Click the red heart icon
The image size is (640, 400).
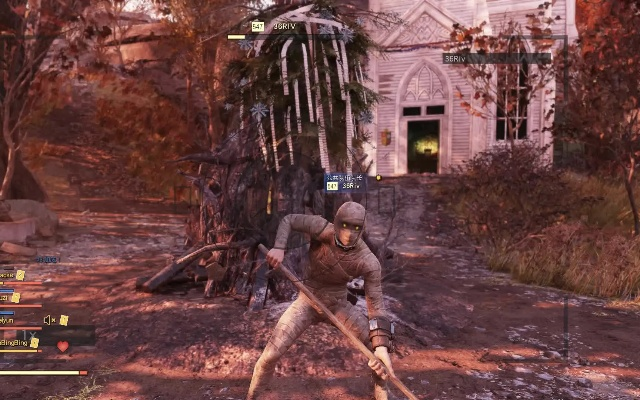point(62,346)
